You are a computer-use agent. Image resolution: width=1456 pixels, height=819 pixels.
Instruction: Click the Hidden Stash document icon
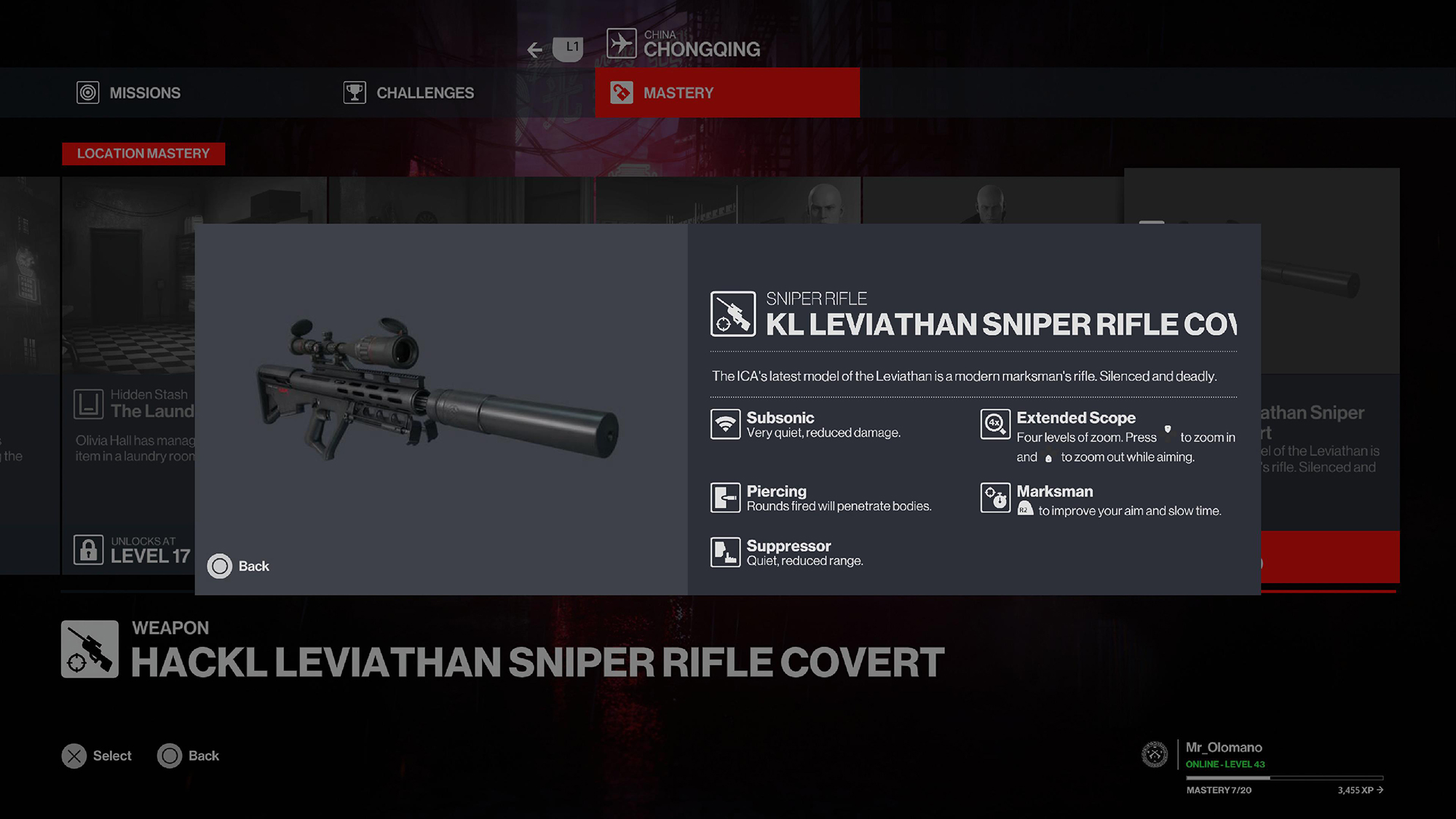pos(91,405)
